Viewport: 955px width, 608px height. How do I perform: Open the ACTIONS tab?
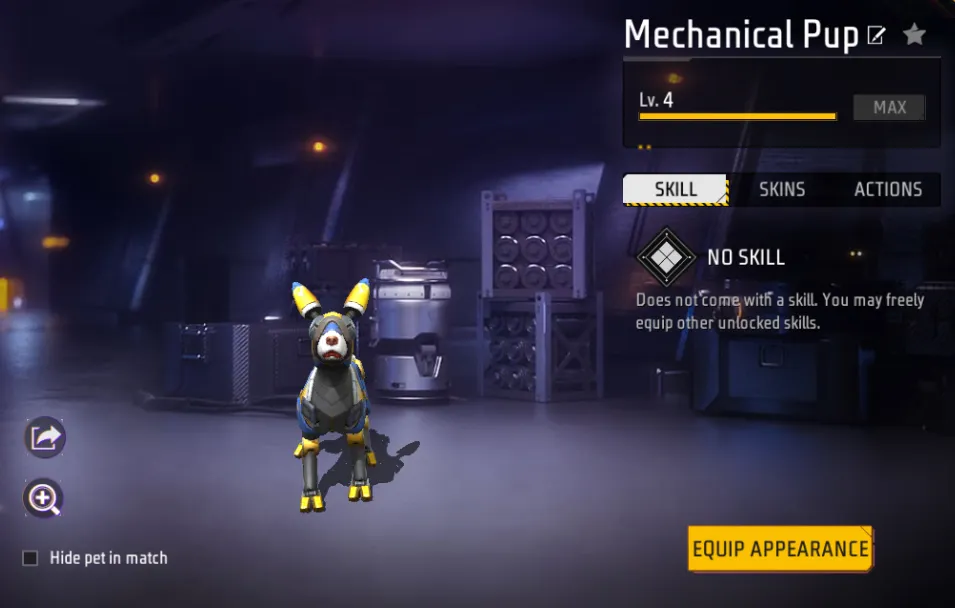(x=887, y=189)
